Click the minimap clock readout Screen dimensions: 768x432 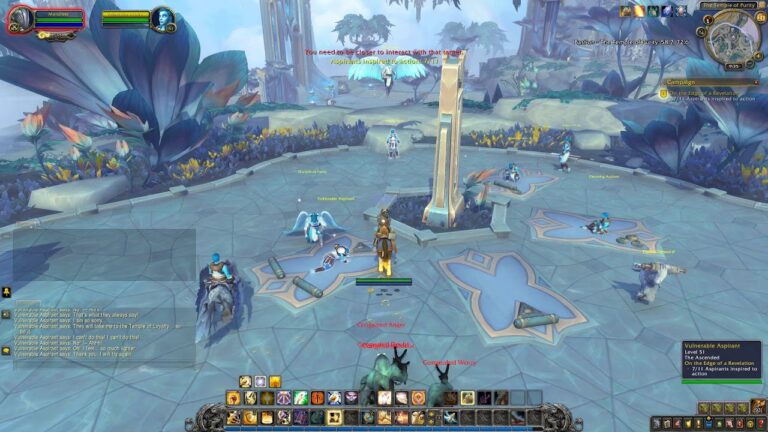point(734,68)
